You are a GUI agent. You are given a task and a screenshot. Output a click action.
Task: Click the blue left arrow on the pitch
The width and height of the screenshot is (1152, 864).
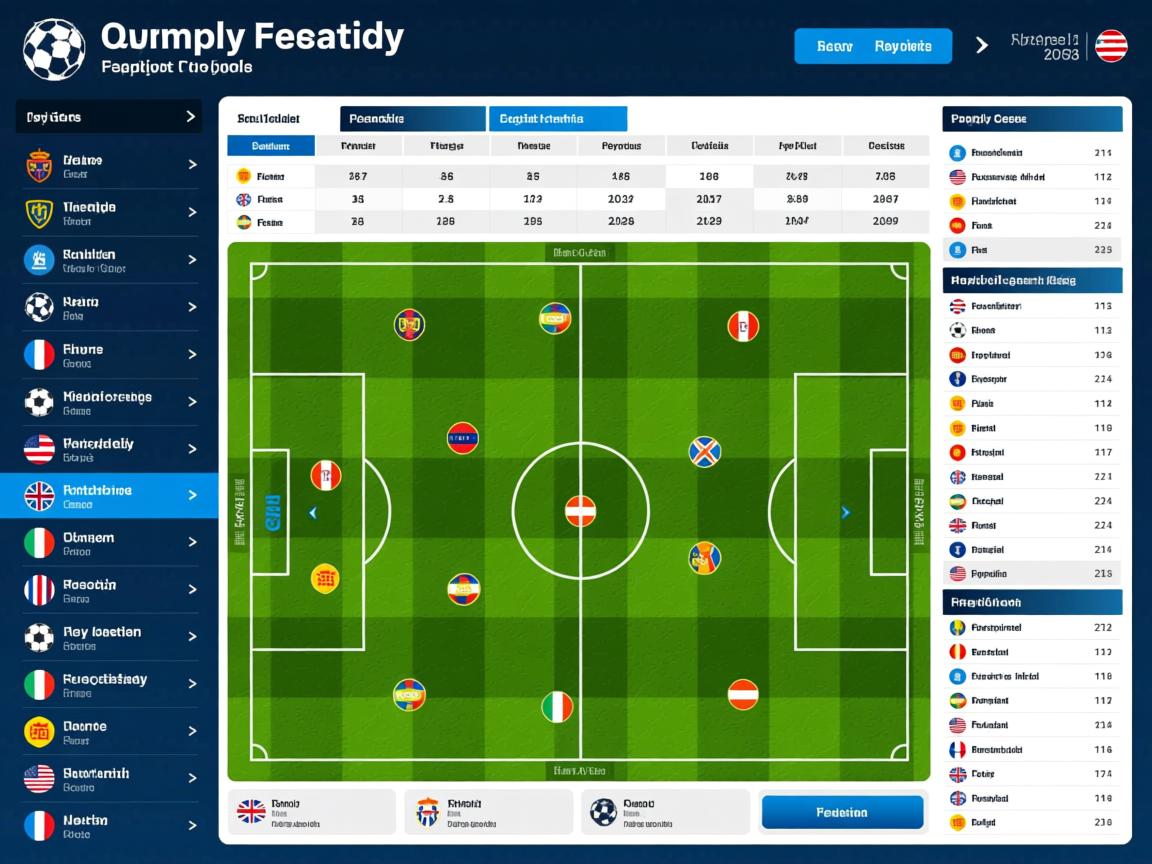[313, 513]
